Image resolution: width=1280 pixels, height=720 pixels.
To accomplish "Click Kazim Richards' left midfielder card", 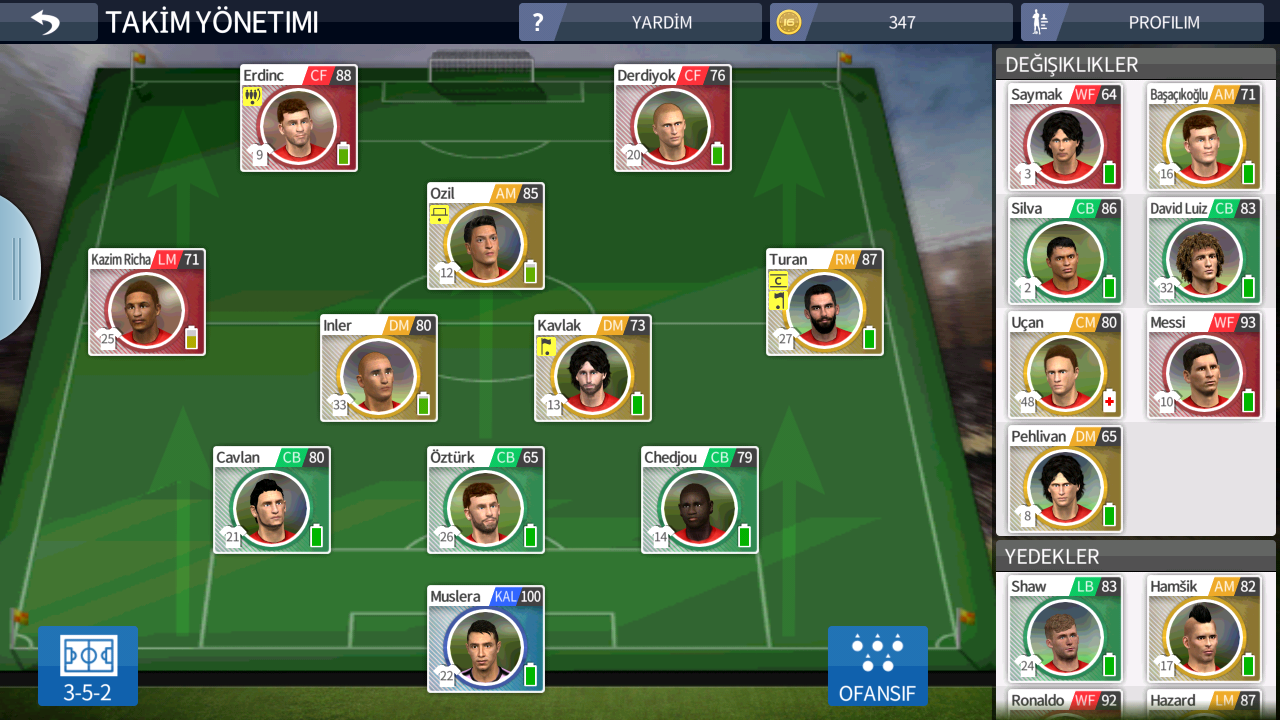I will (147, 302).
